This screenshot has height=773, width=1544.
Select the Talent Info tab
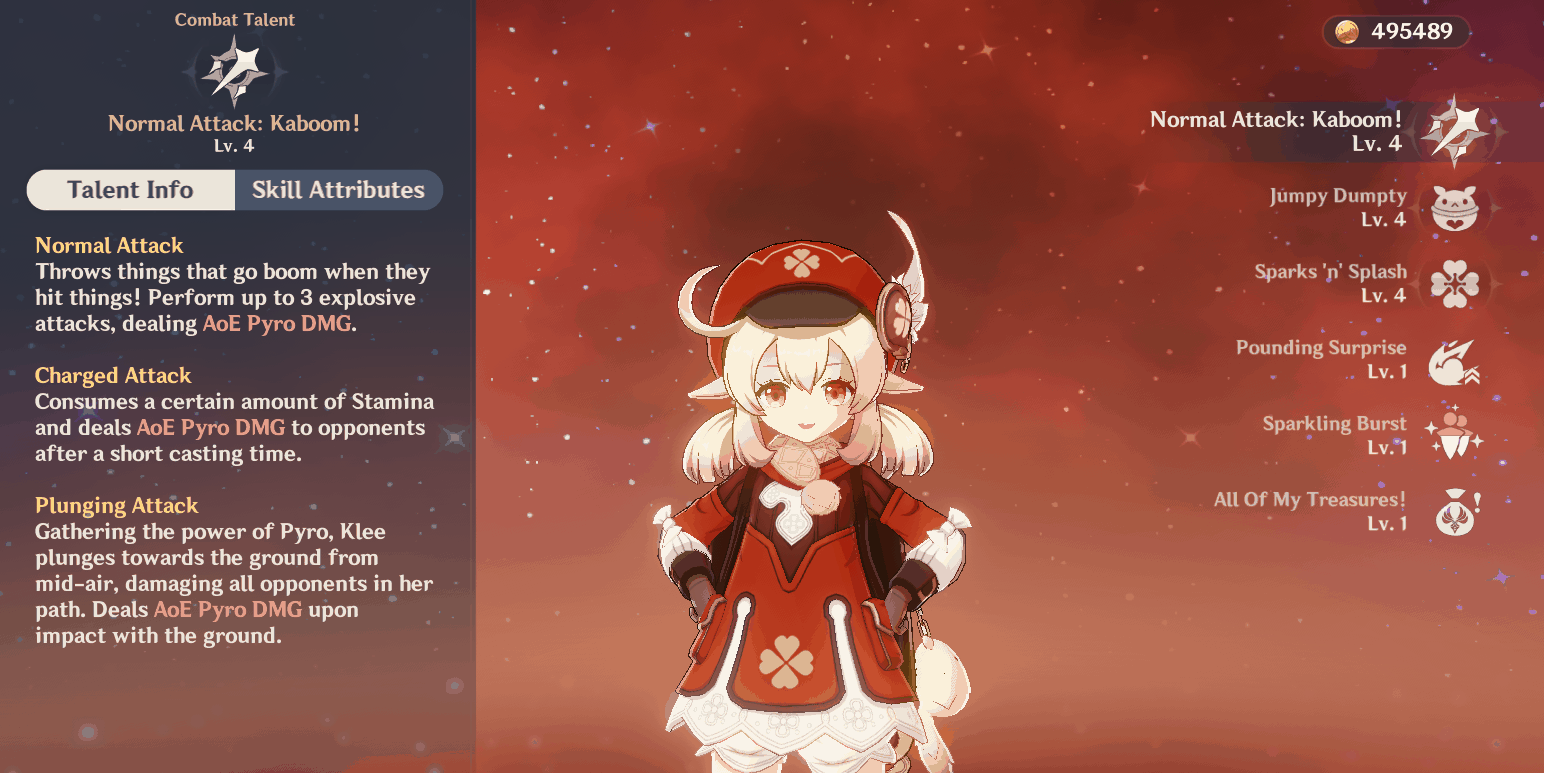coord(130,190)
